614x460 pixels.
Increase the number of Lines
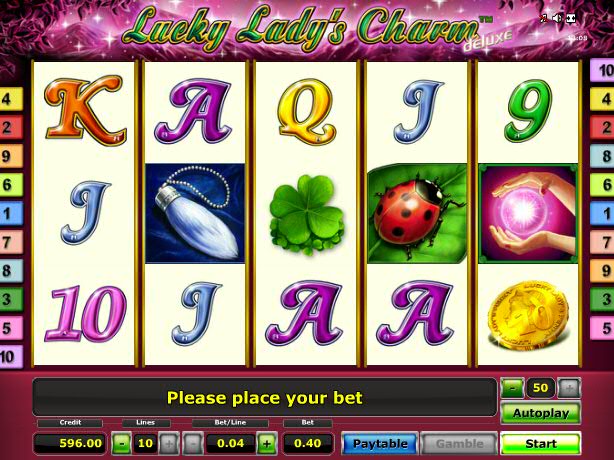point(167,443)
